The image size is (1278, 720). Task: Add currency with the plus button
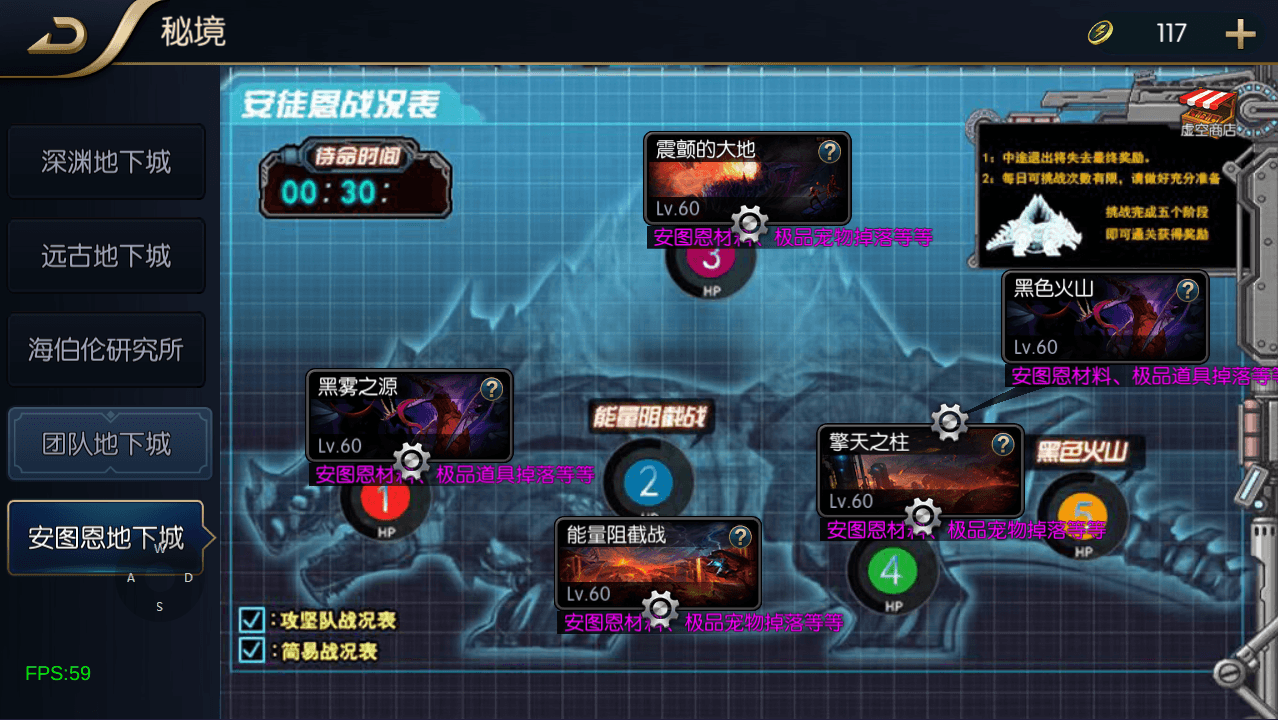1240,34
